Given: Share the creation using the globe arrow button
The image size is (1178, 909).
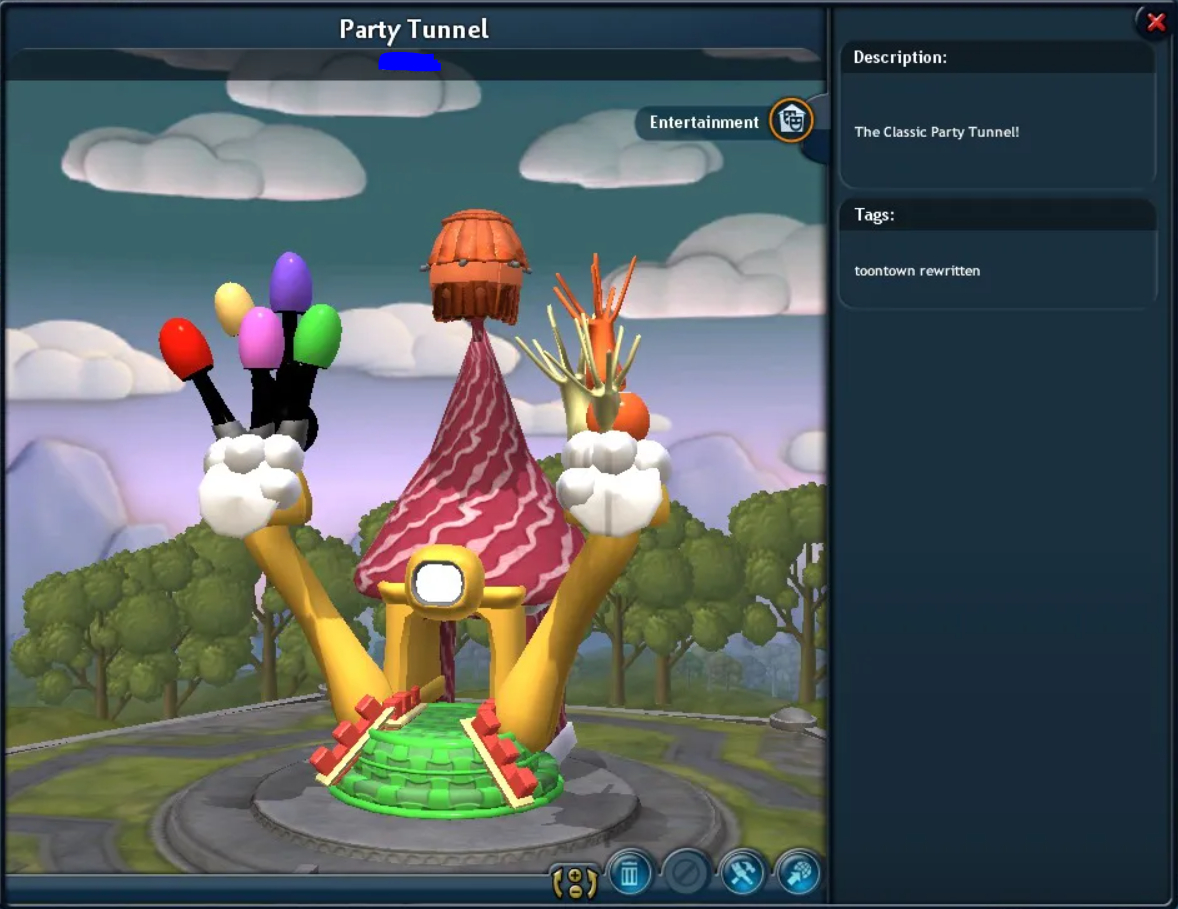Looking at the screenshot, I should tap(798, 875).
